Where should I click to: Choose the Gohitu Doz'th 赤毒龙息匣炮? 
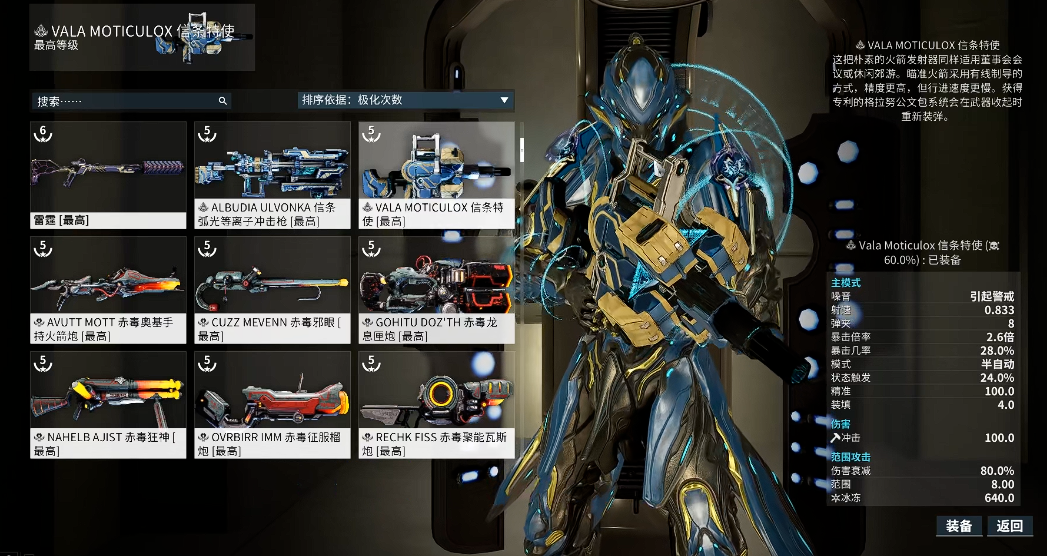[437, 289]
